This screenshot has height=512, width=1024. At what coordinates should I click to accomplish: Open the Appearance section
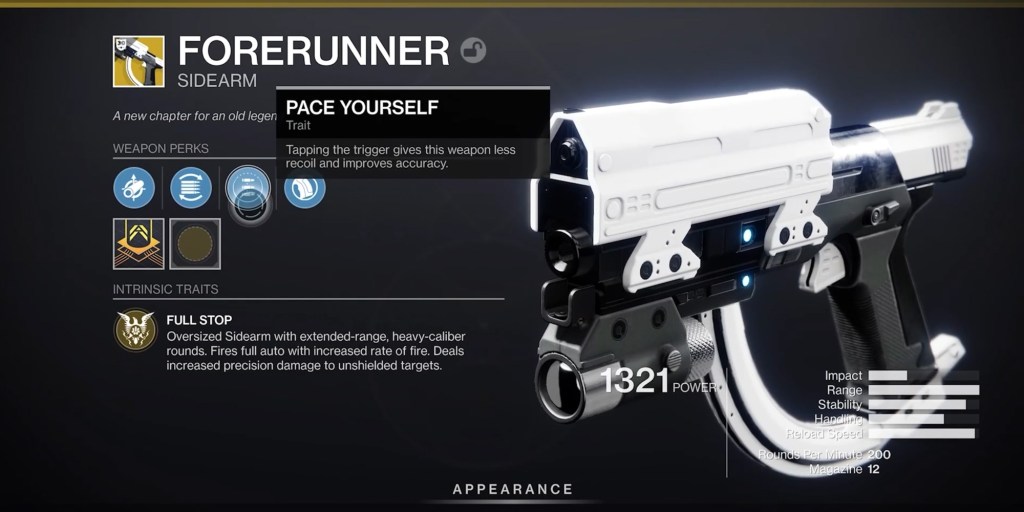tap(512, 489)
